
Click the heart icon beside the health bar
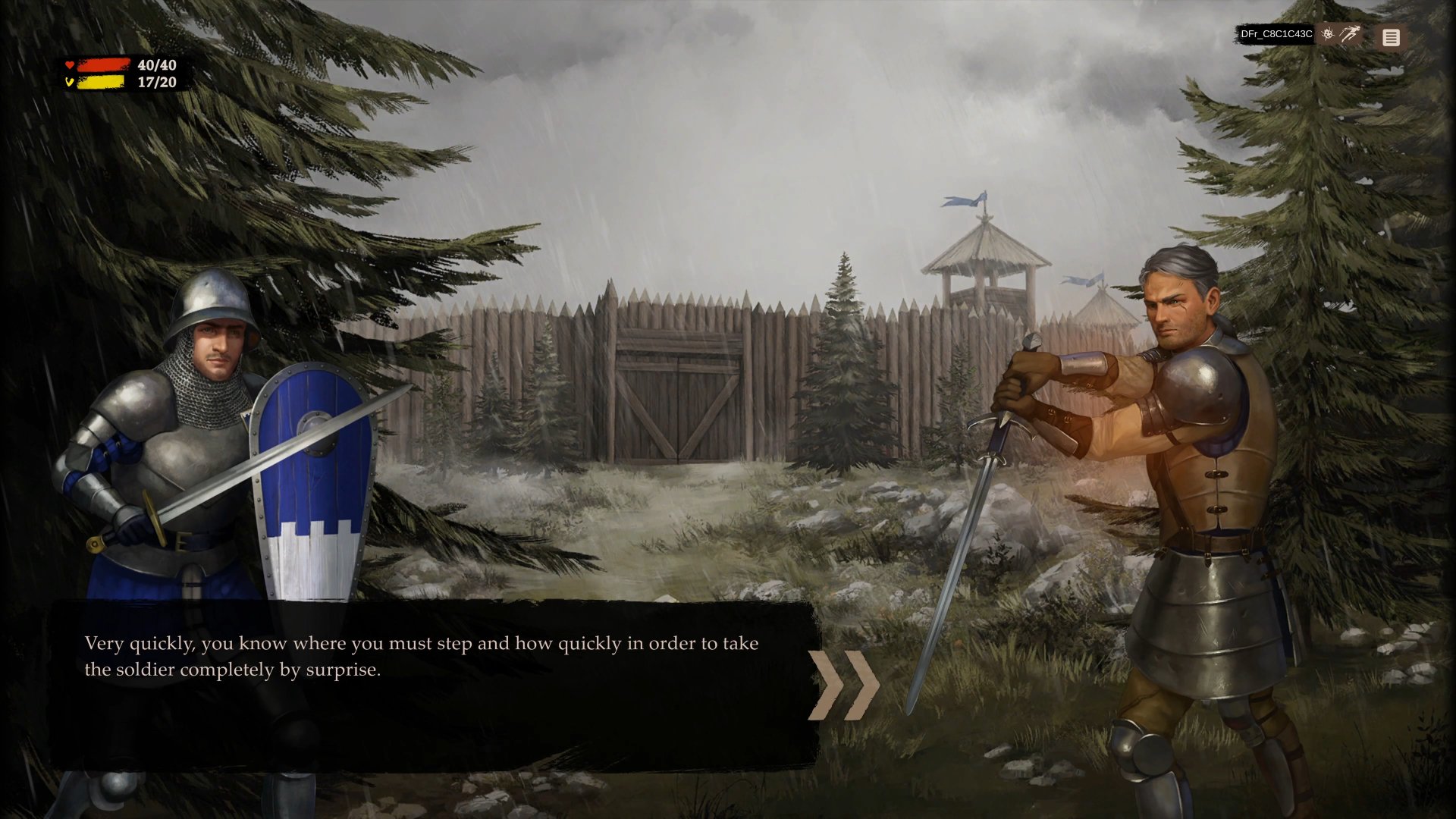coord(69,65)
